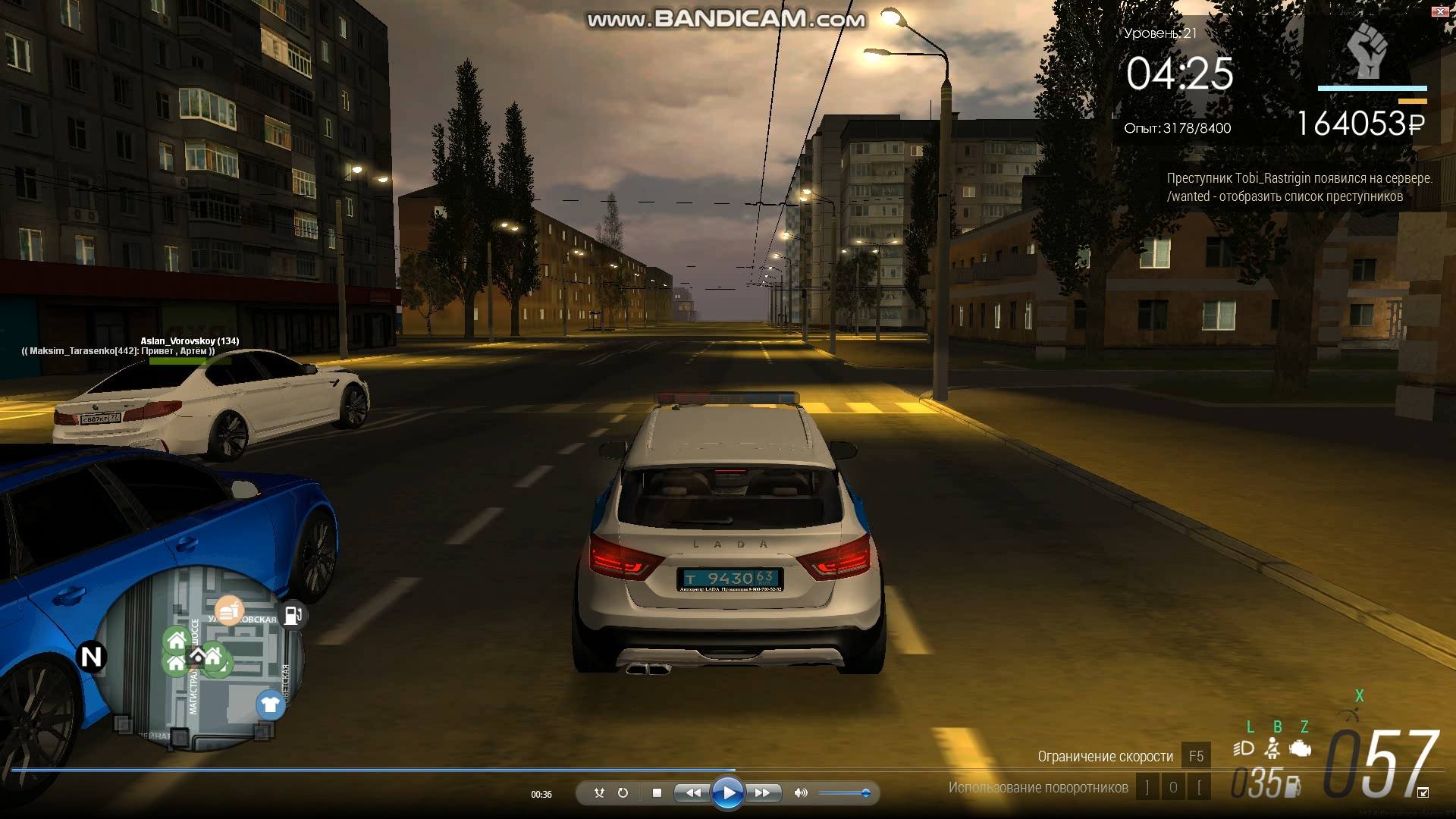Close the window with the red X

[1440, 11]
